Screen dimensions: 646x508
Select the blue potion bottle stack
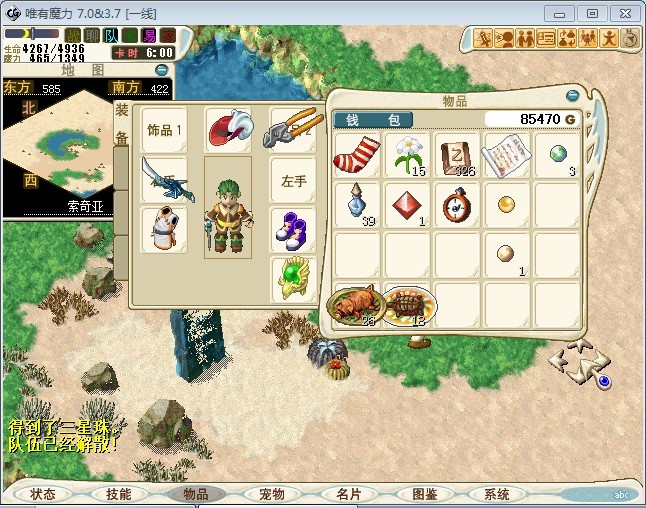358,205
